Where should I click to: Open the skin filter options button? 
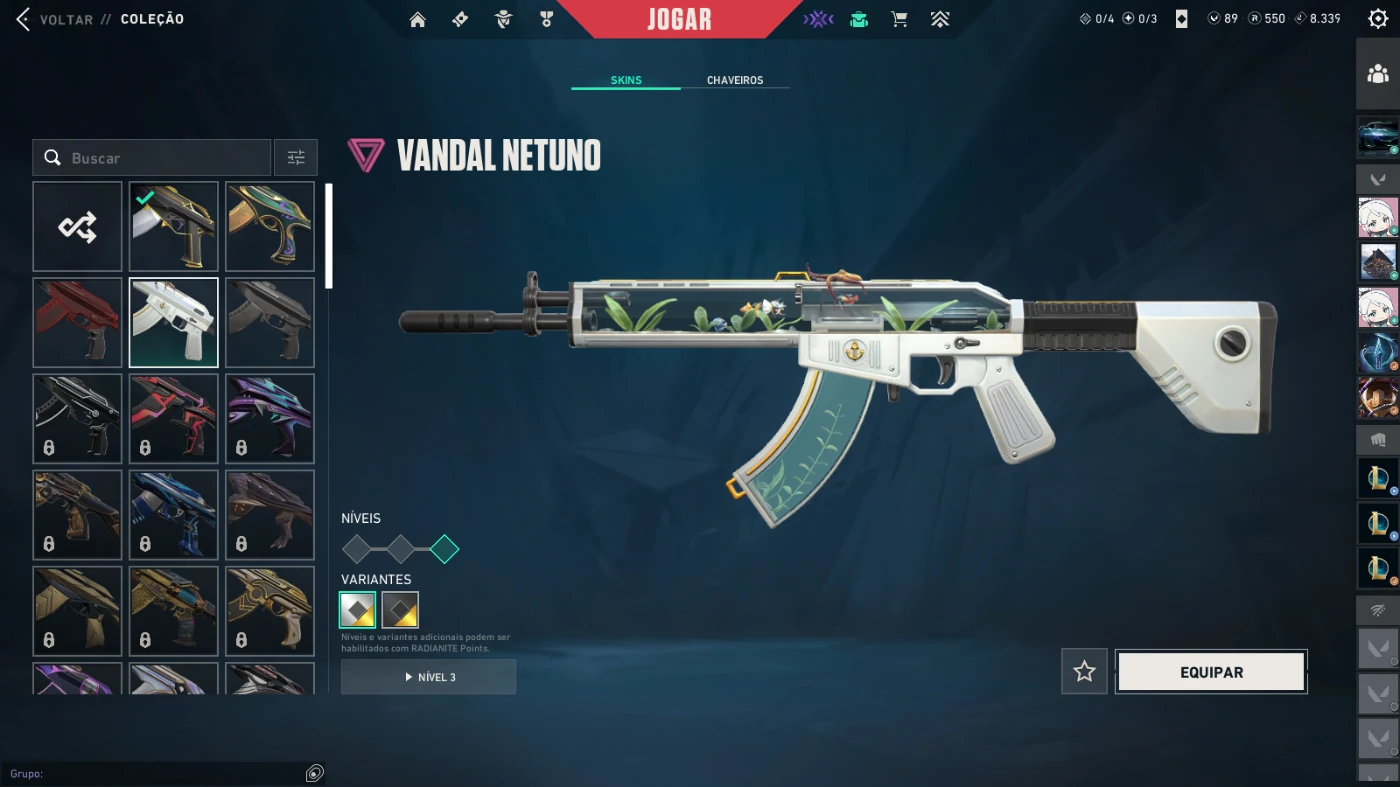pos(296,158)
